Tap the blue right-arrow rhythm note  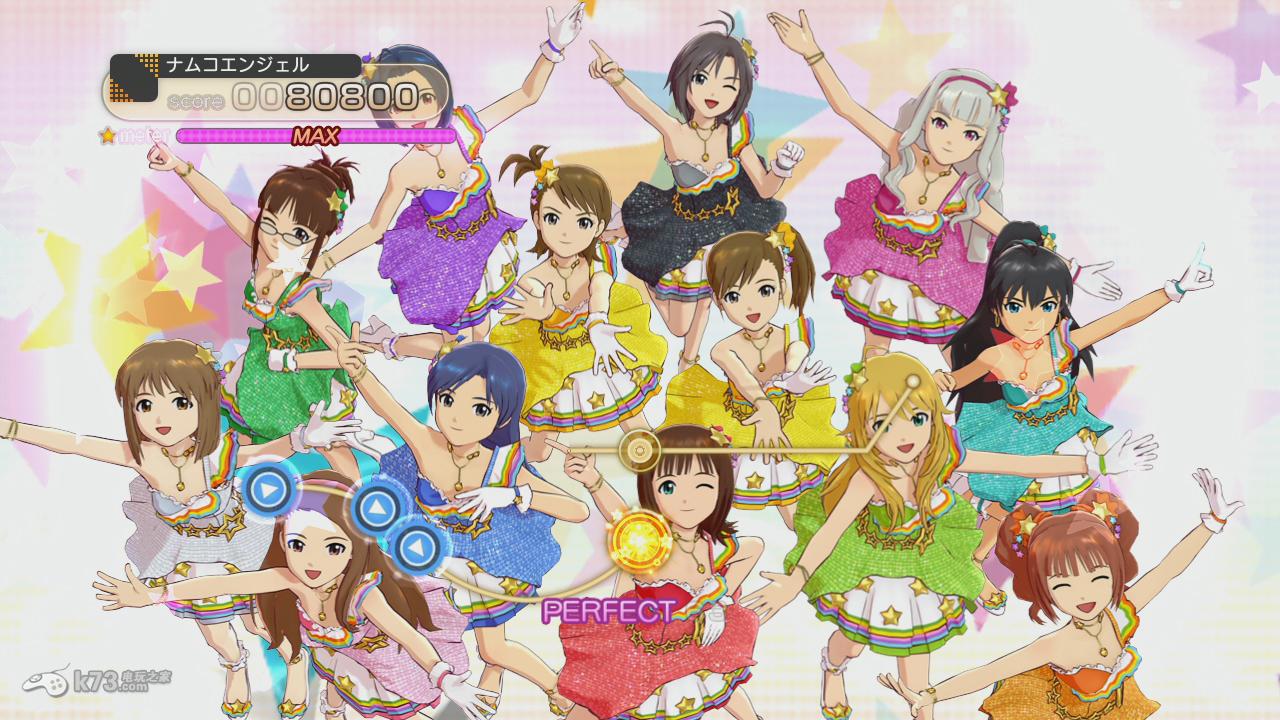click(x=267, y=489)
